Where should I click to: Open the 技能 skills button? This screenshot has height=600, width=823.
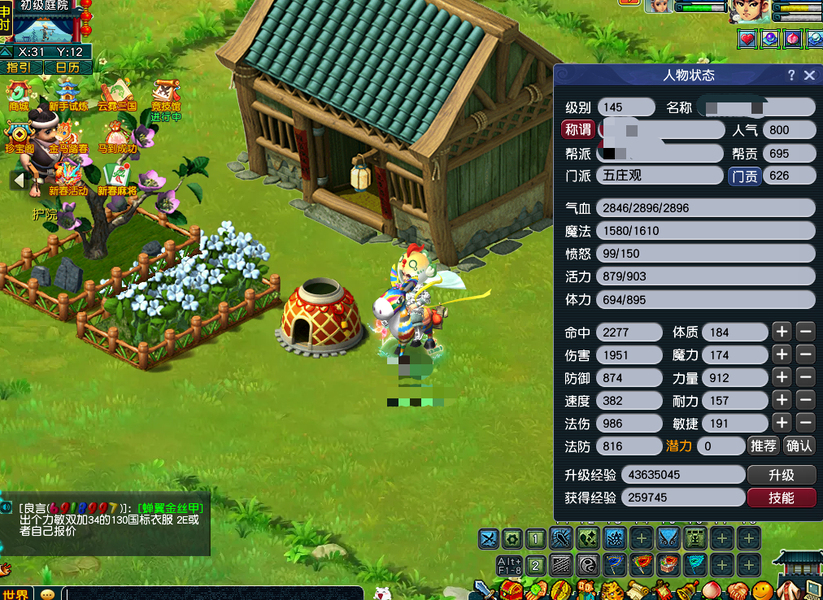pyautogui.click(x=781, y=498)
